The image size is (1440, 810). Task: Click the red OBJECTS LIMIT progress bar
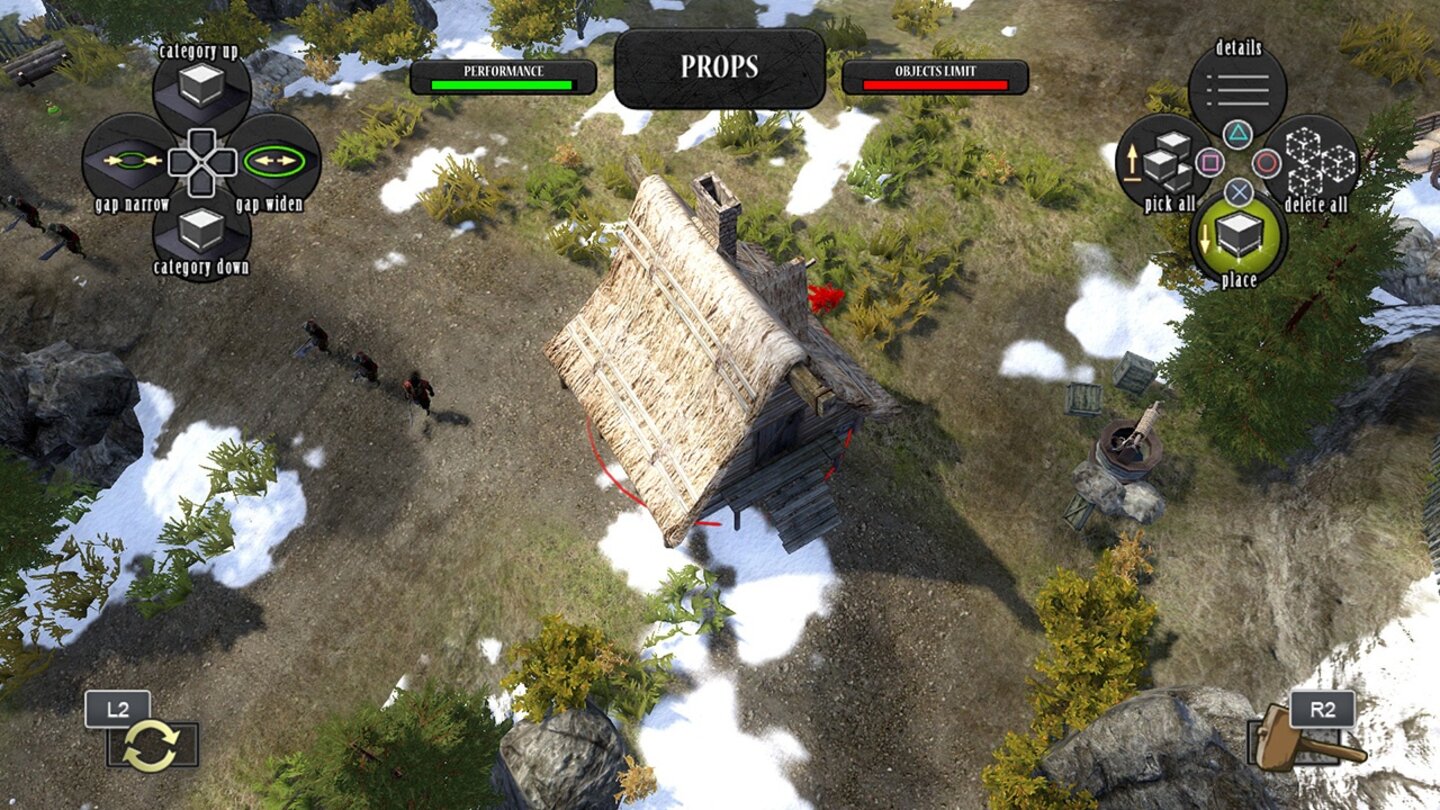(936, 84)
